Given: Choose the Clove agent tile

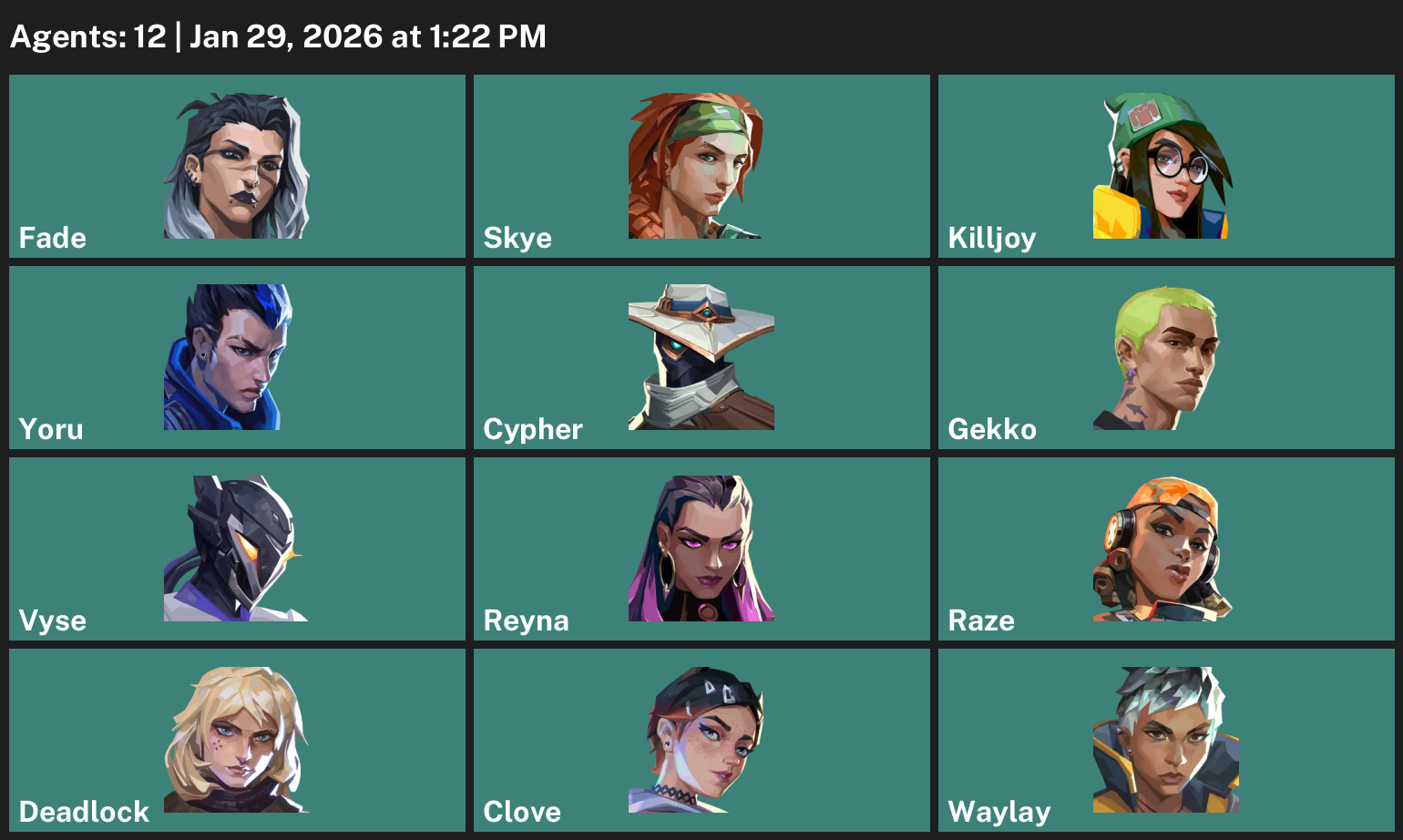Looking at the screenshot, I should click(701, 740).
